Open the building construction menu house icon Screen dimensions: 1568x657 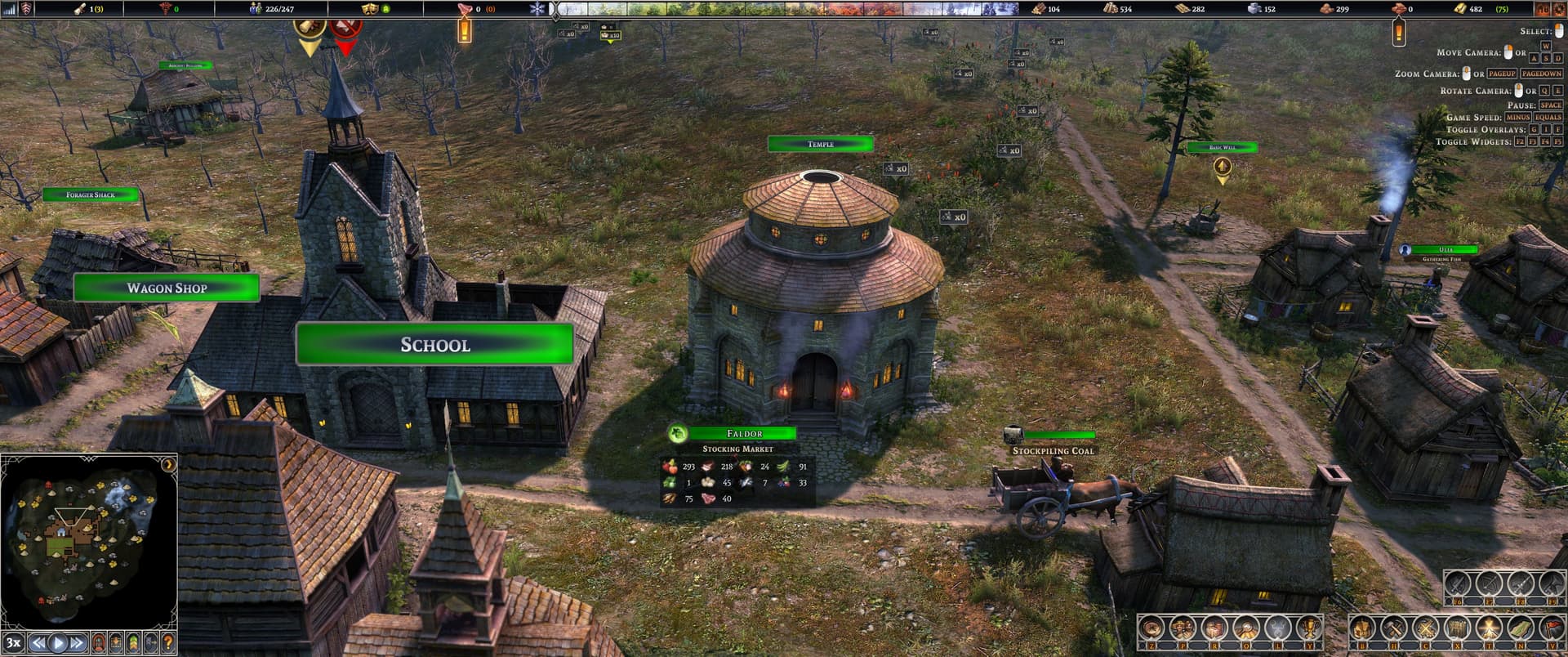1362,628
